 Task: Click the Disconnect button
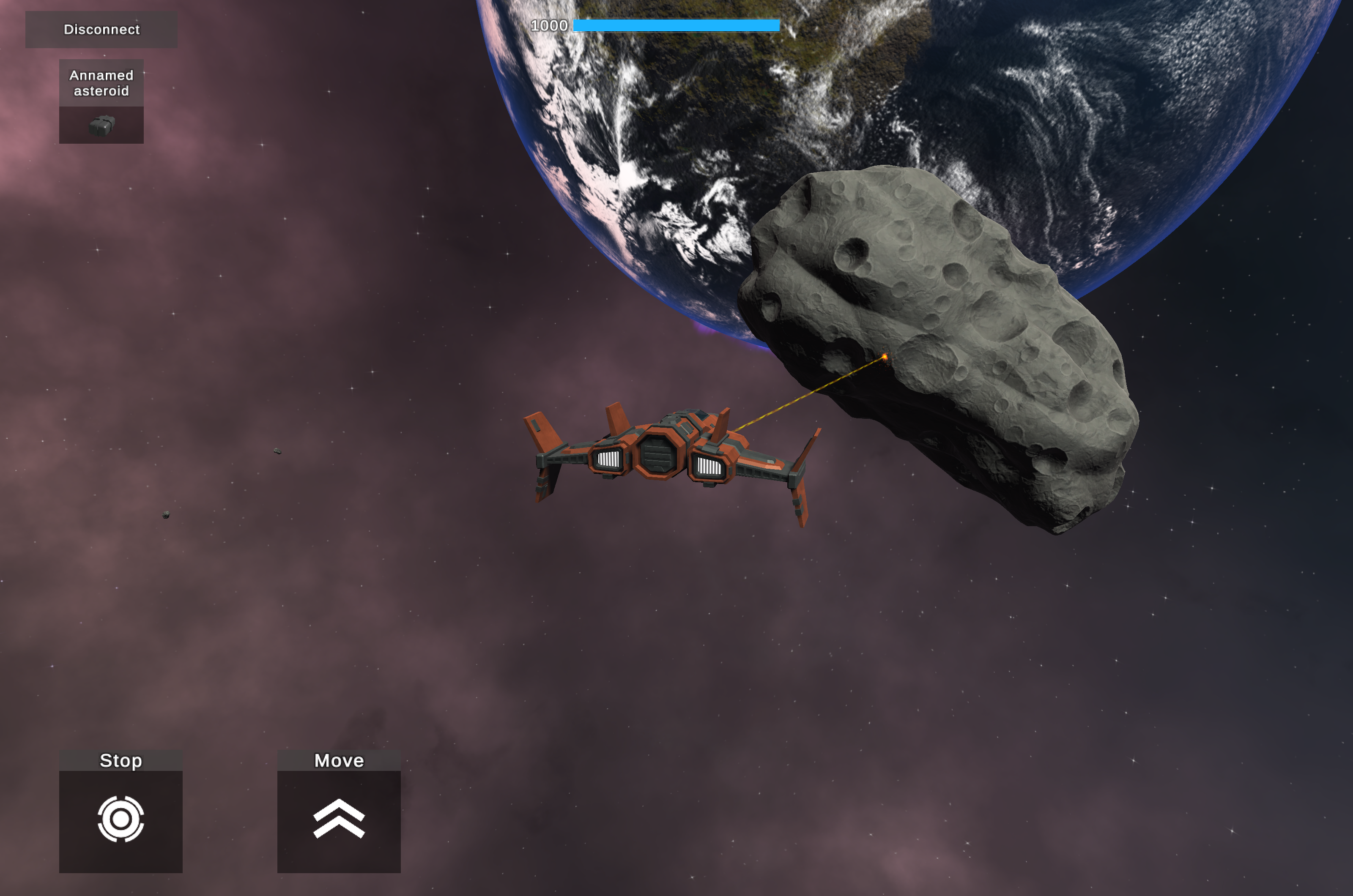click(x=101, y=30)
